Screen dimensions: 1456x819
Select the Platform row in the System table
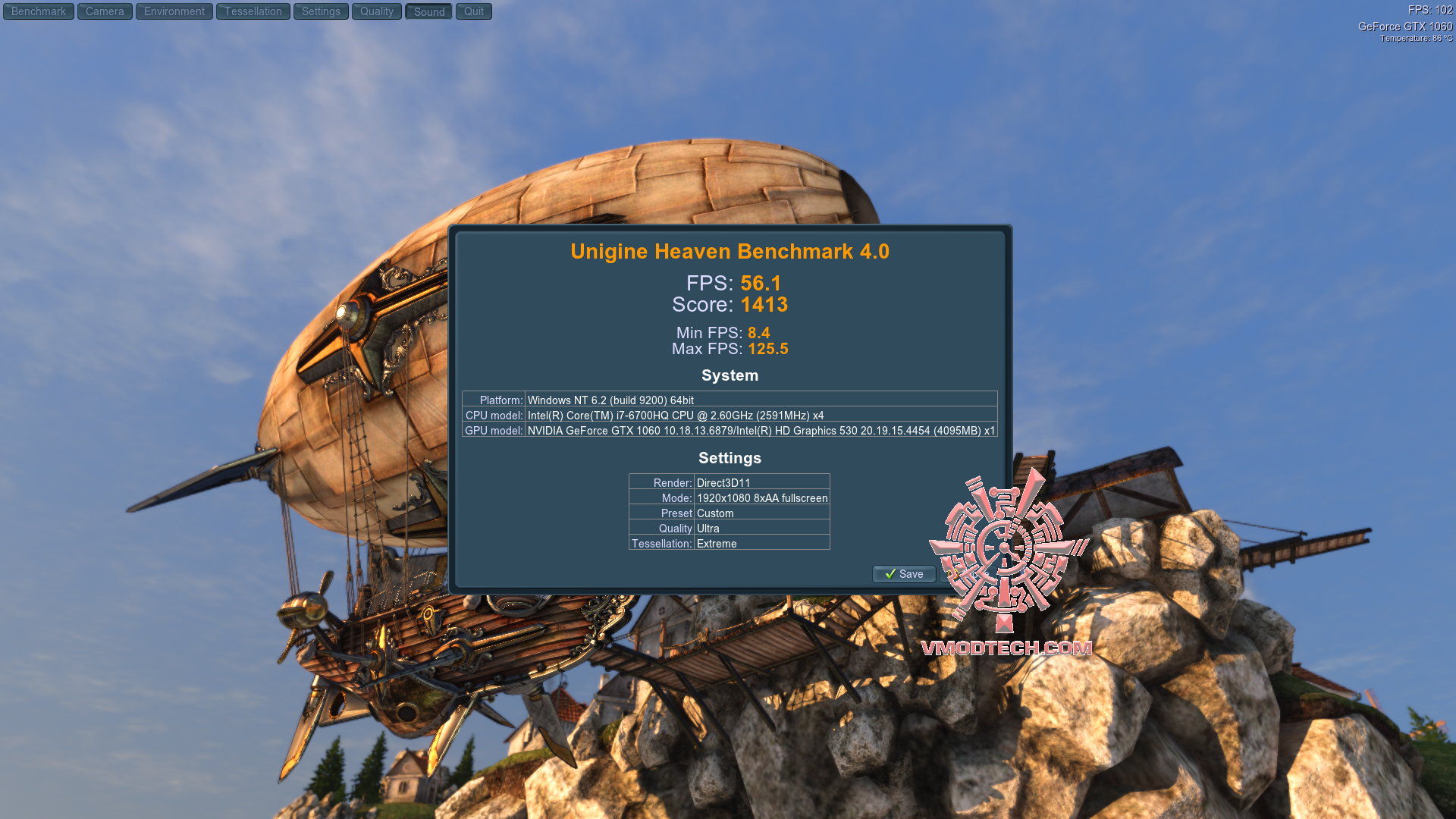(730, 400)
